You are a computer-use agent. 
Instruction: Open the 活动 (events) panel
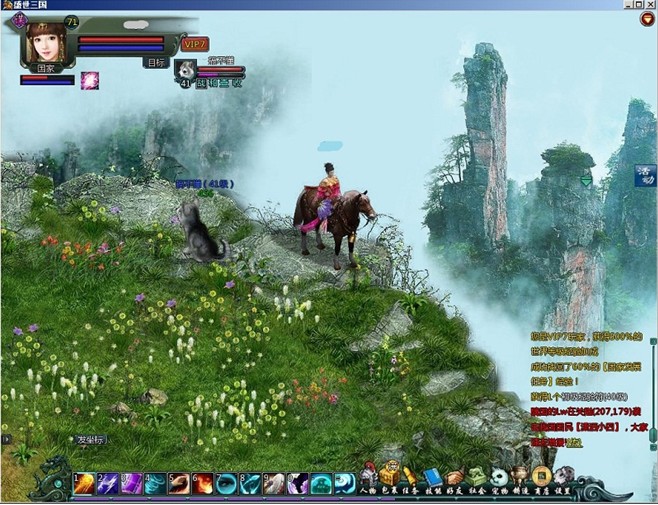pos(645,175)
